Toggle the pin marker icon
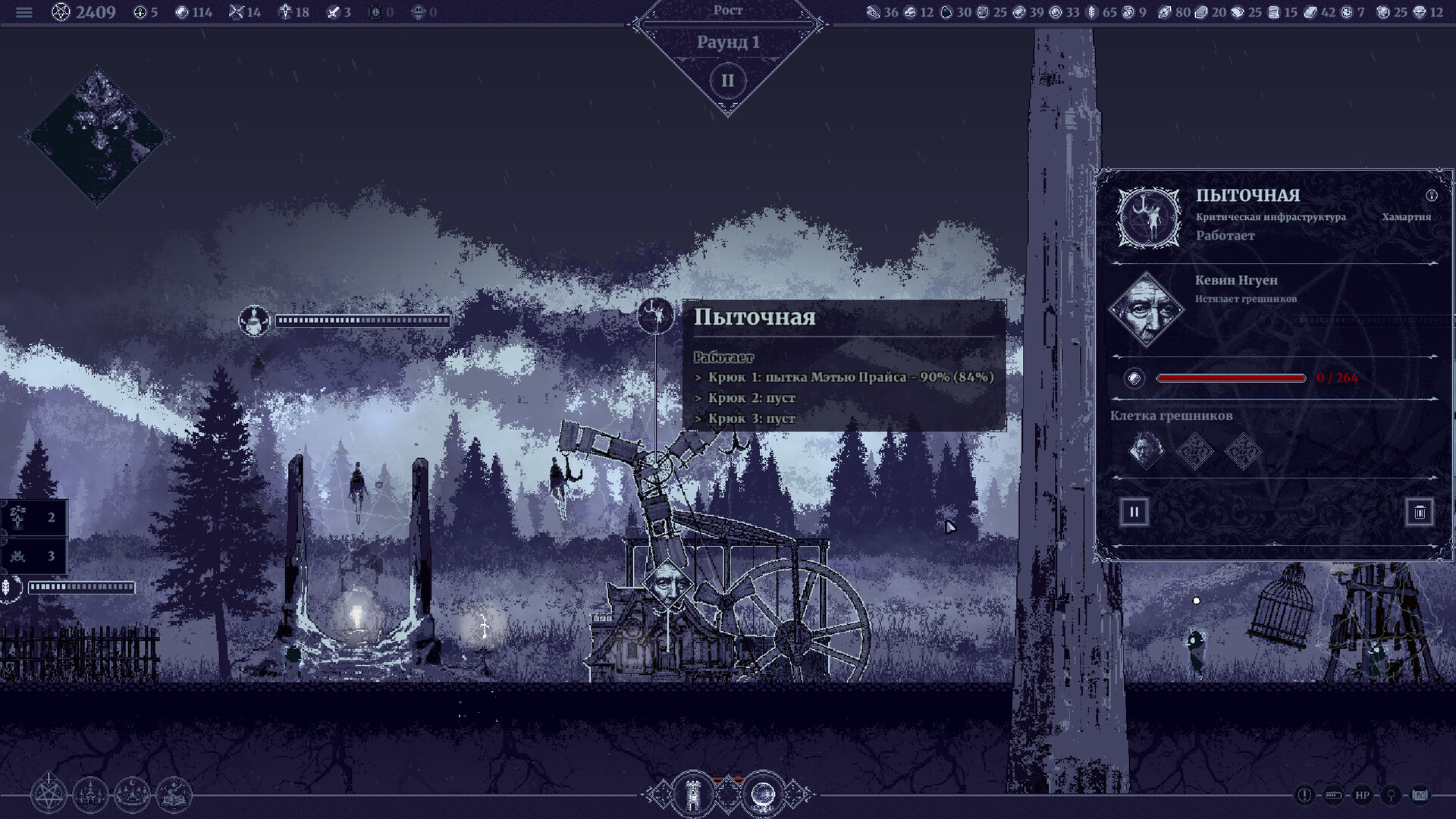 (x=1391, y=795)
